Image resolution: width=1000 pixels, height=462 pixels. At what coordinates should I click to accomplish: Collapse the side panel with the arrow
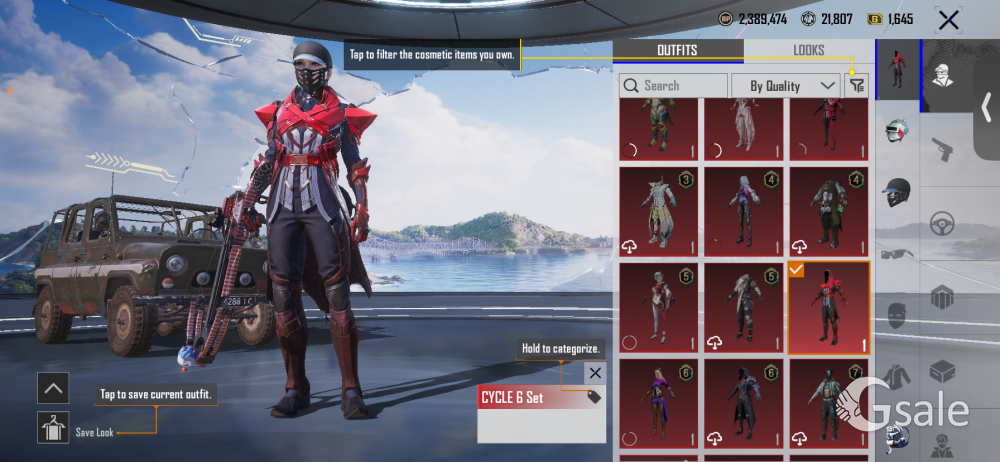point(986,106)
